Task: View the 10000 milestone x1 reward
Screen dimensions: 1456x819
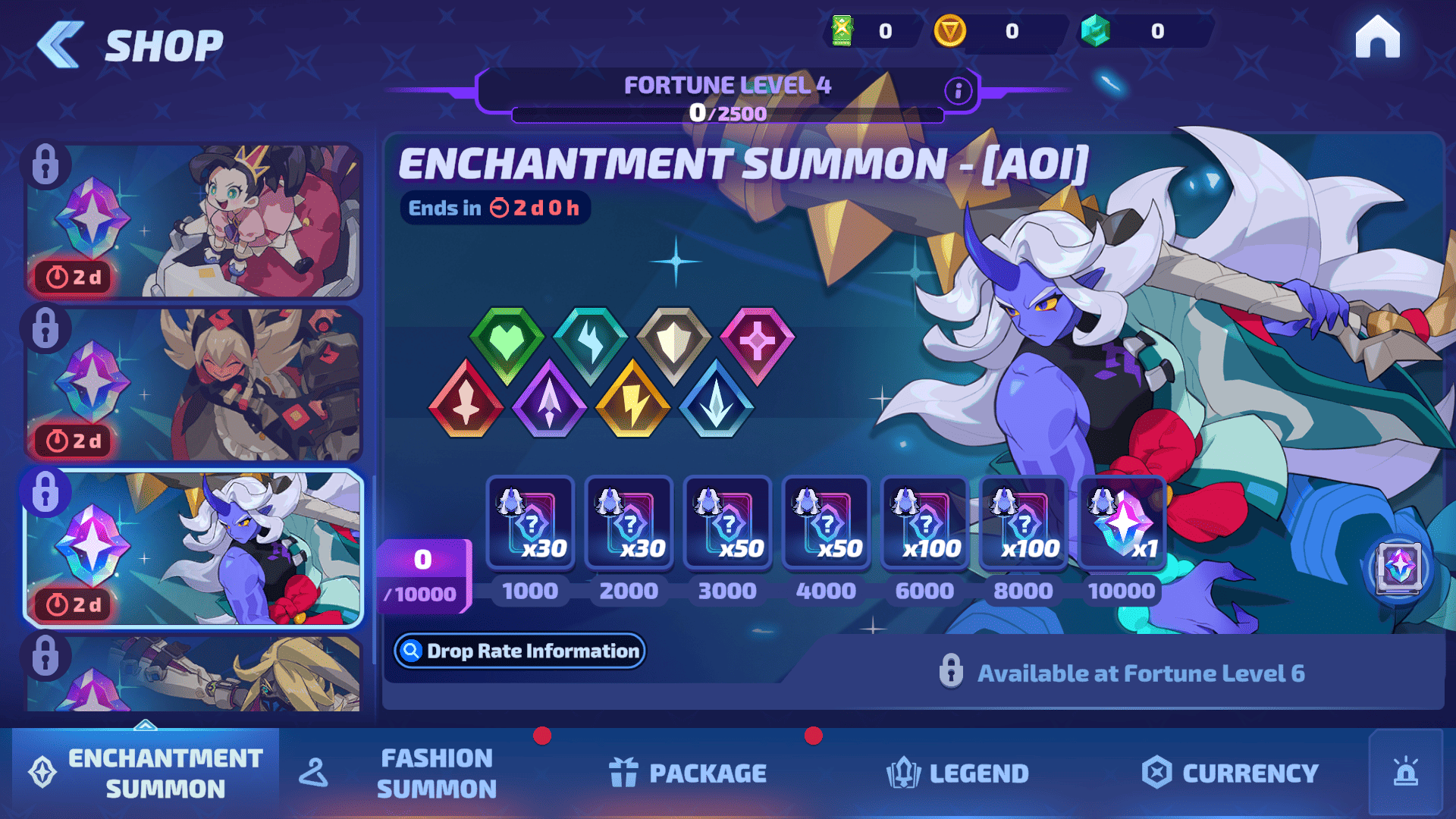Action: (1122, 522)
